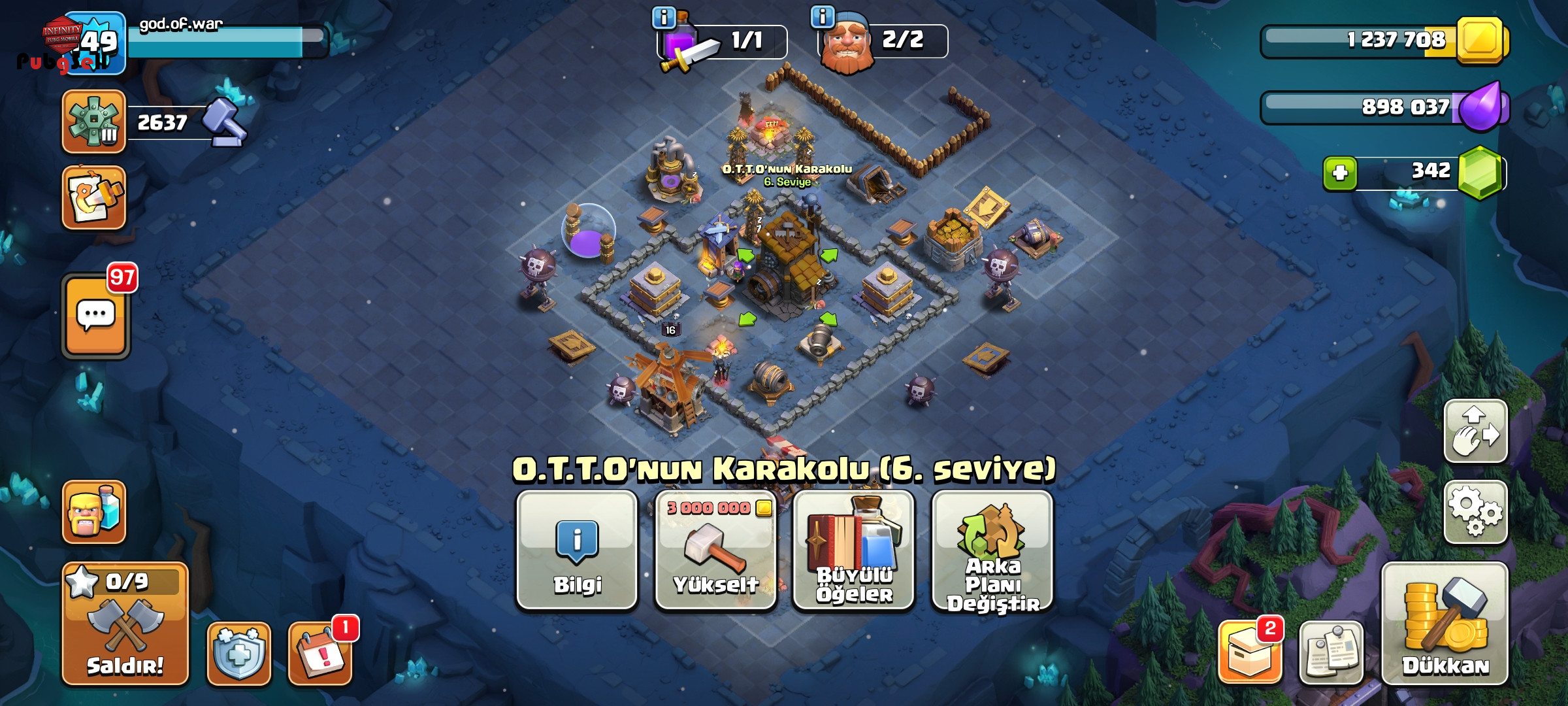1568x706 pixels.
Task: Open the Bilgi info button
Action: point(577,550)
